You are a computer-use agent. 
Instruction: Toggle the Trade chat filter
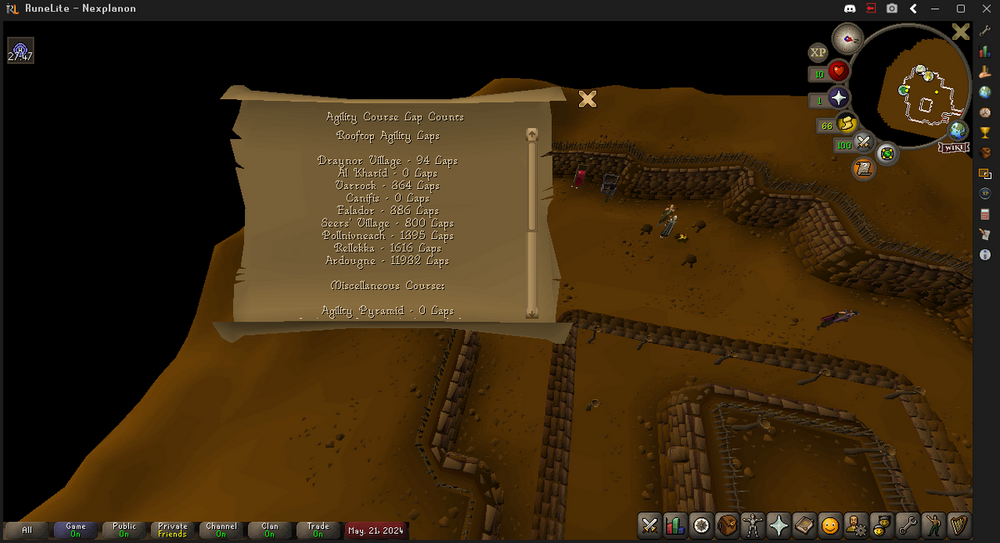click(318, 530)
